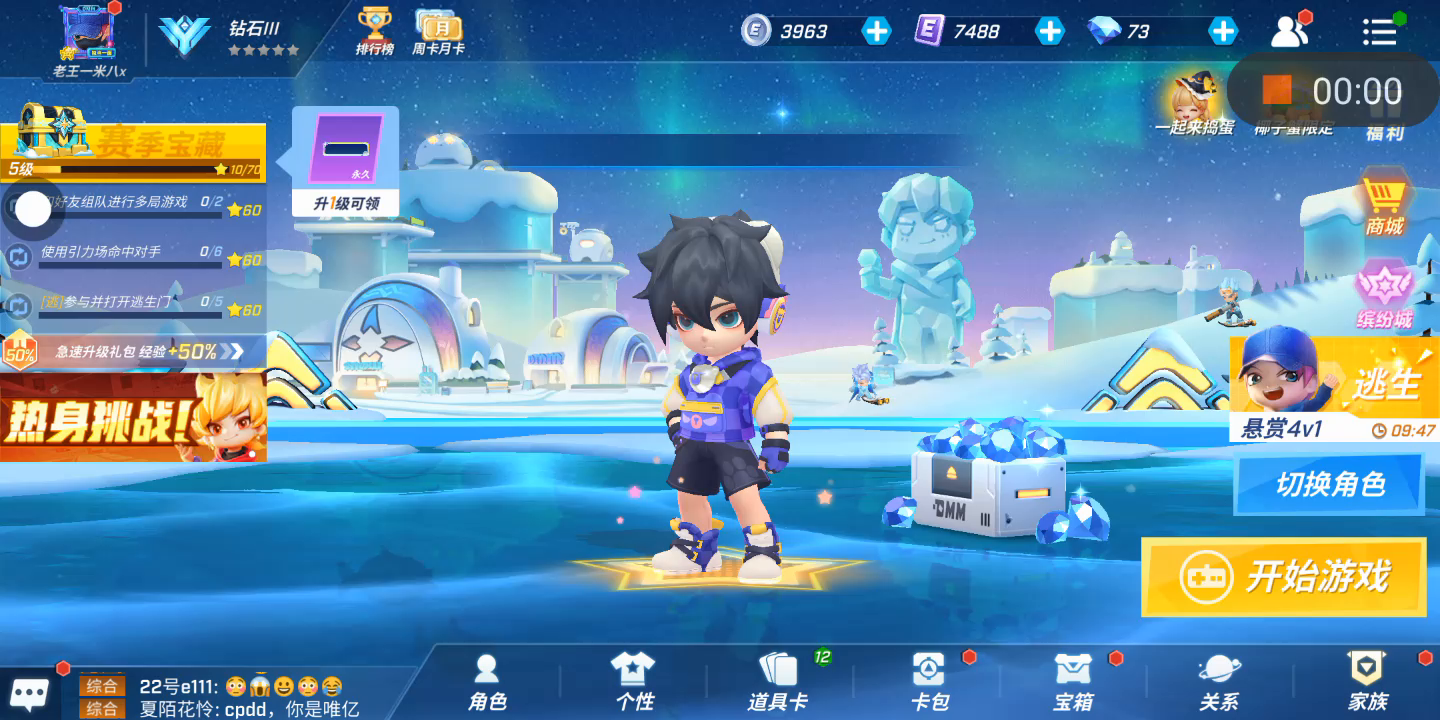
Task: Open the 道具卡 item cards menu
Action: 778,682
